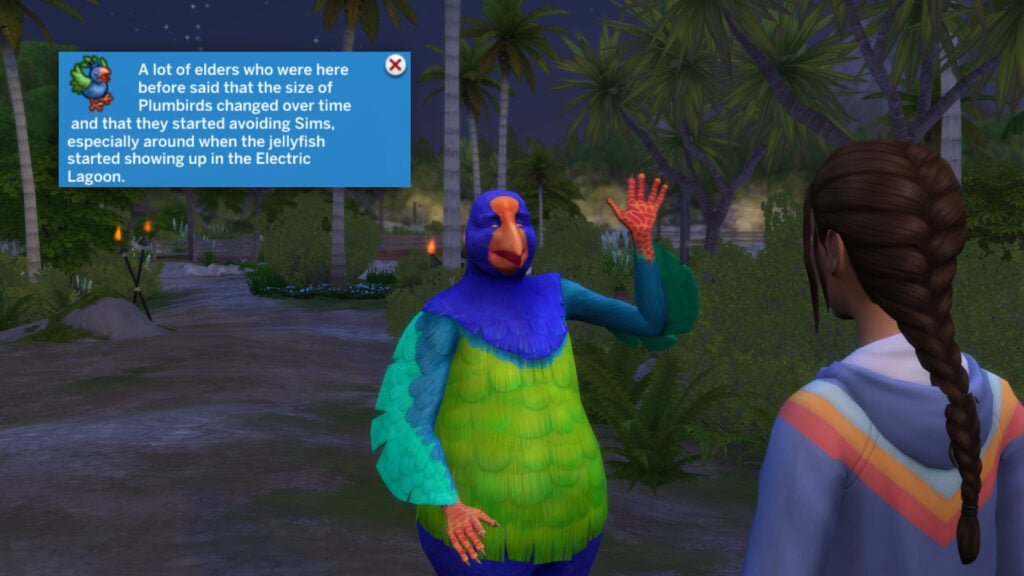The height and width of the screenshot is (576, 1024).
Task: Click the plumbird icon in the notification
Action: click(91, 83)
